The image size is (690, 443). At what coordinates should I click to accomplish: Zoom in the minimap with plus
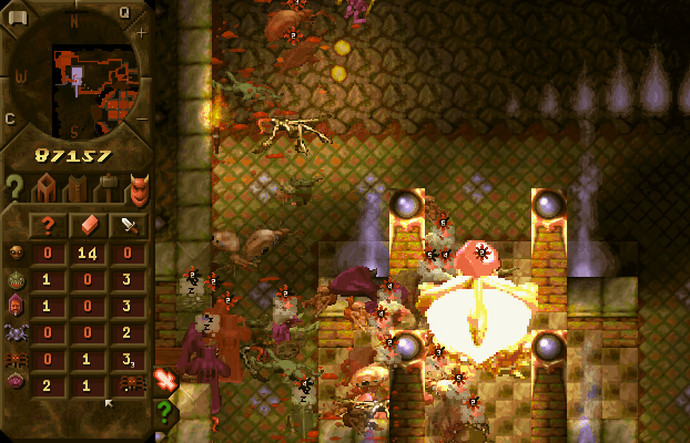[x=141, y=33]
